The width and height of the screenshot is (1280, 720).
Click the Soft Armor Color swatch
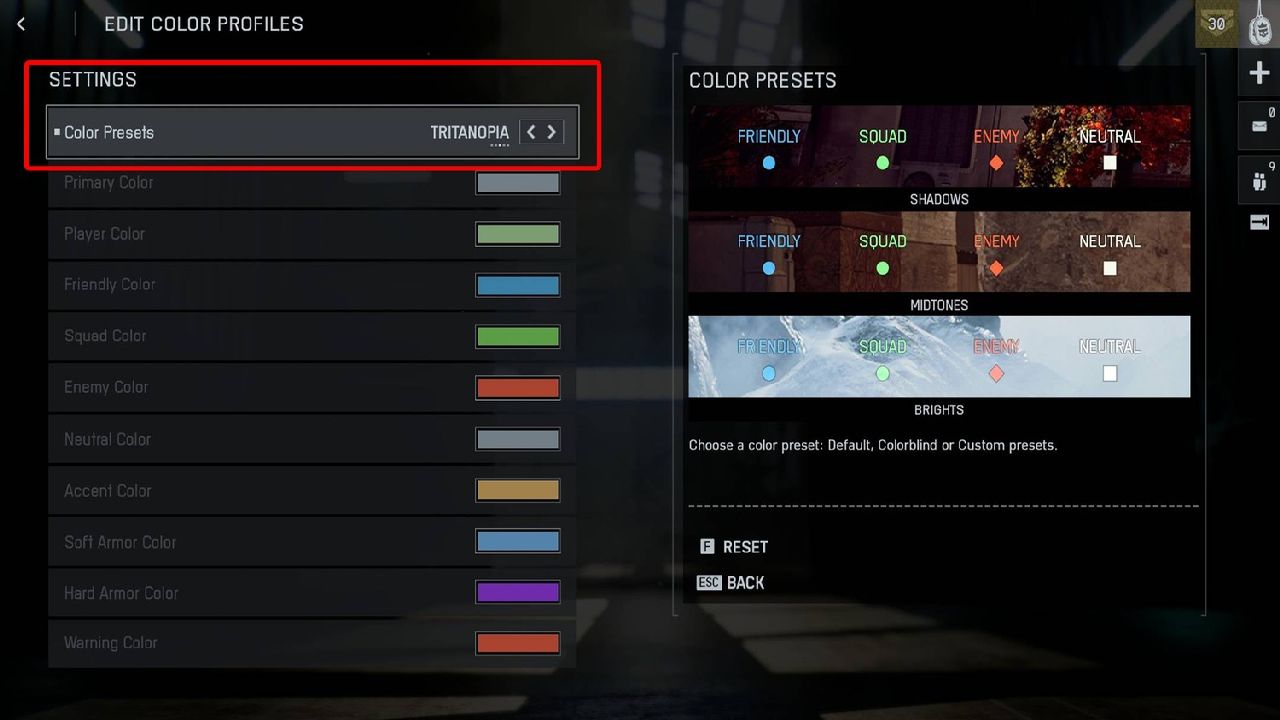517,542
